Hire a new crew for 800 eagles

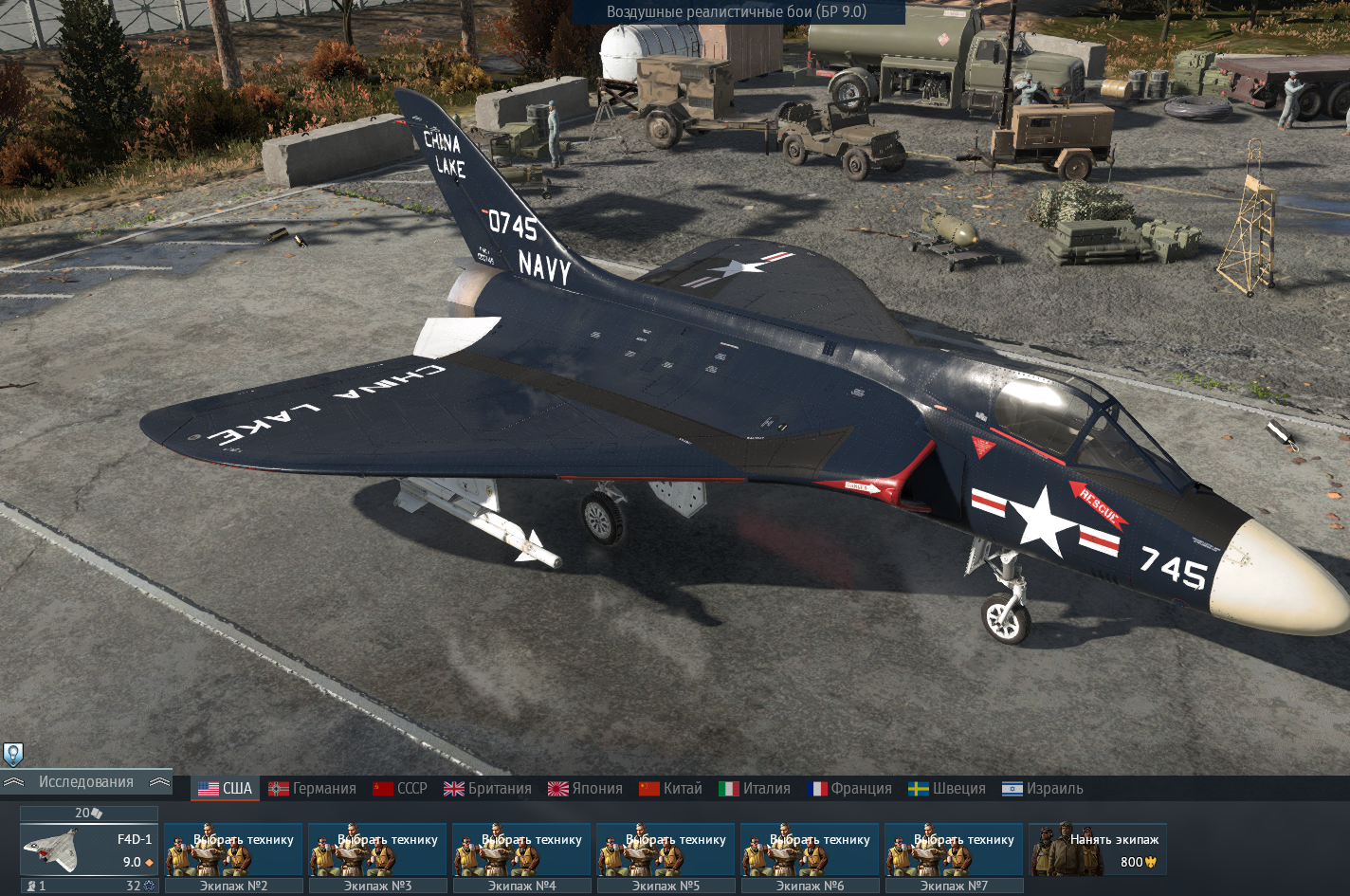click(x=1098, y=850)
